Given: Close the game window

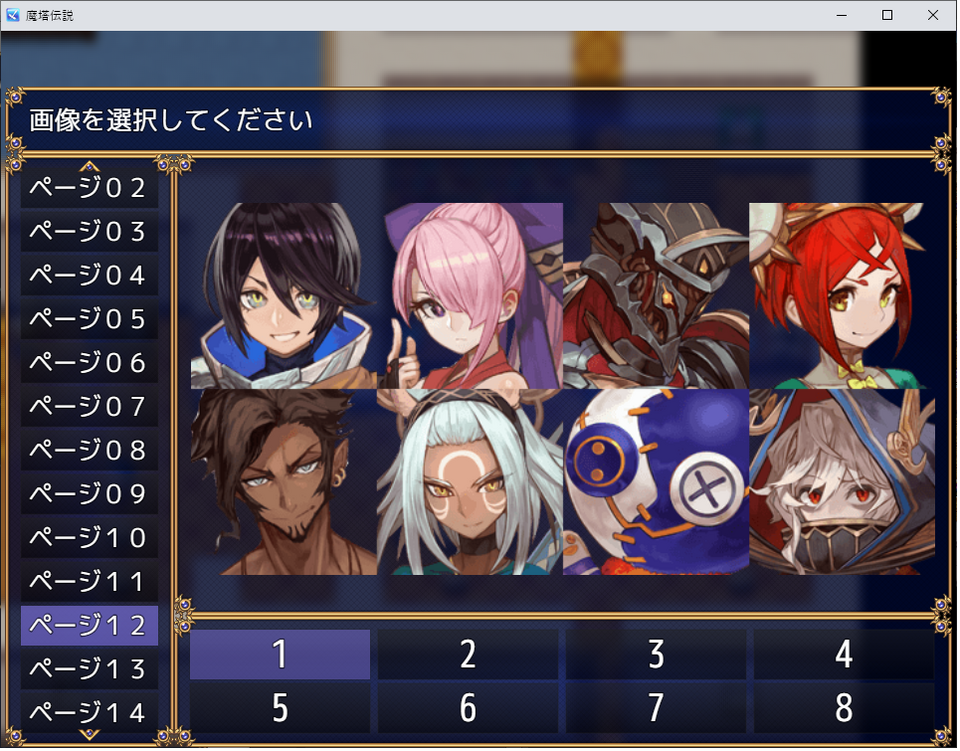Looking at the screenshot, I should point(932,15).
